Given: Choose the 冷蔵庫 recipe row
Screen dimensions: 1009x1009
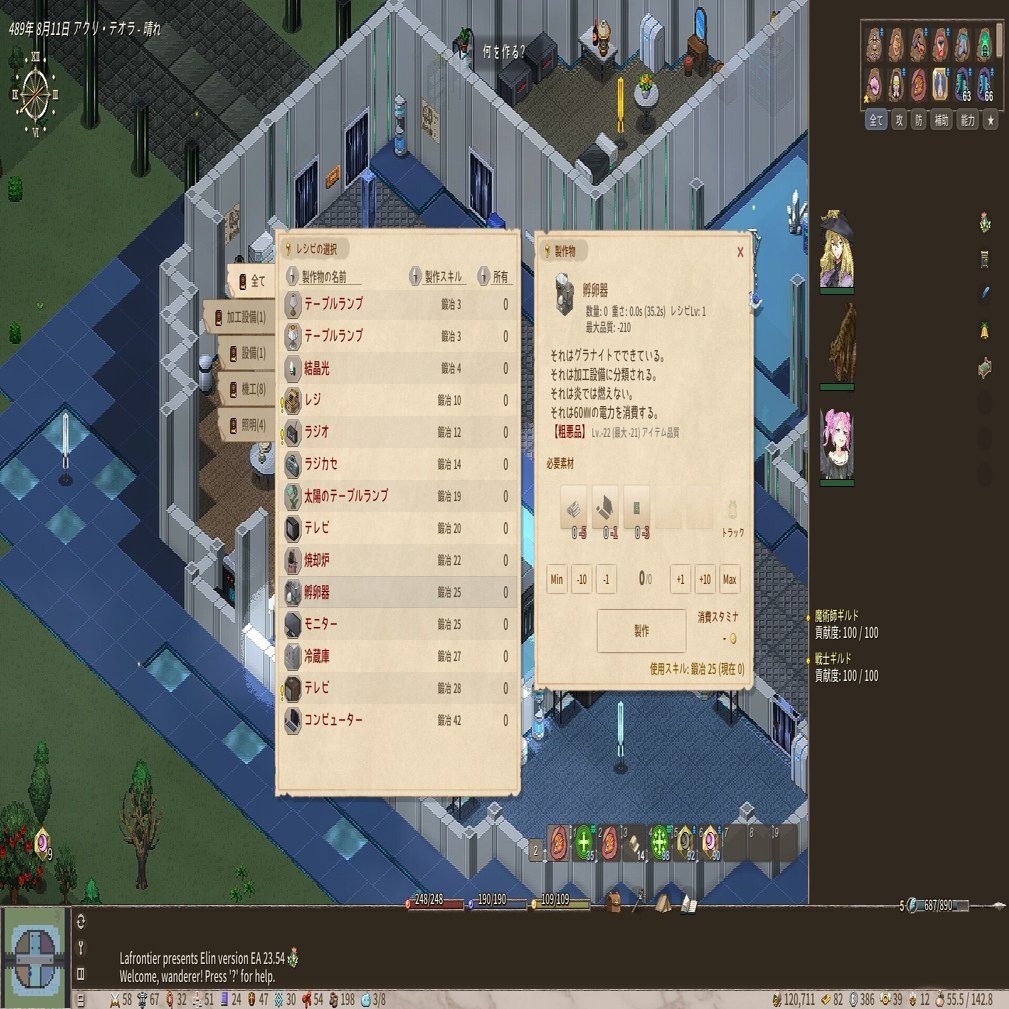Looking at the screenshot, I should click(398, 656).
